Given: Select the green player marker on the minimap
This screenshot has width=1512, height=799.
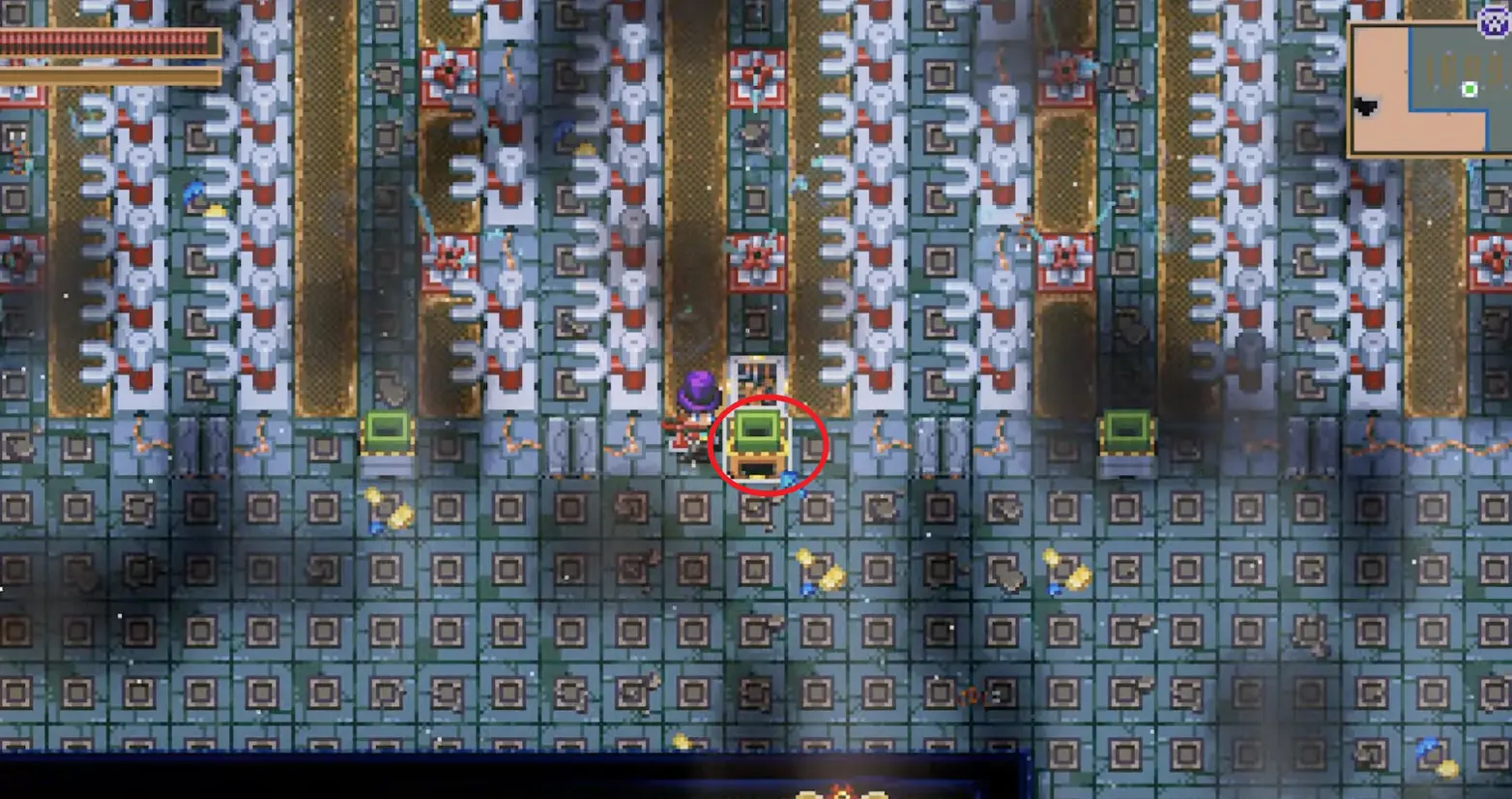Looking at the screenshot, I should (1468, 89).
